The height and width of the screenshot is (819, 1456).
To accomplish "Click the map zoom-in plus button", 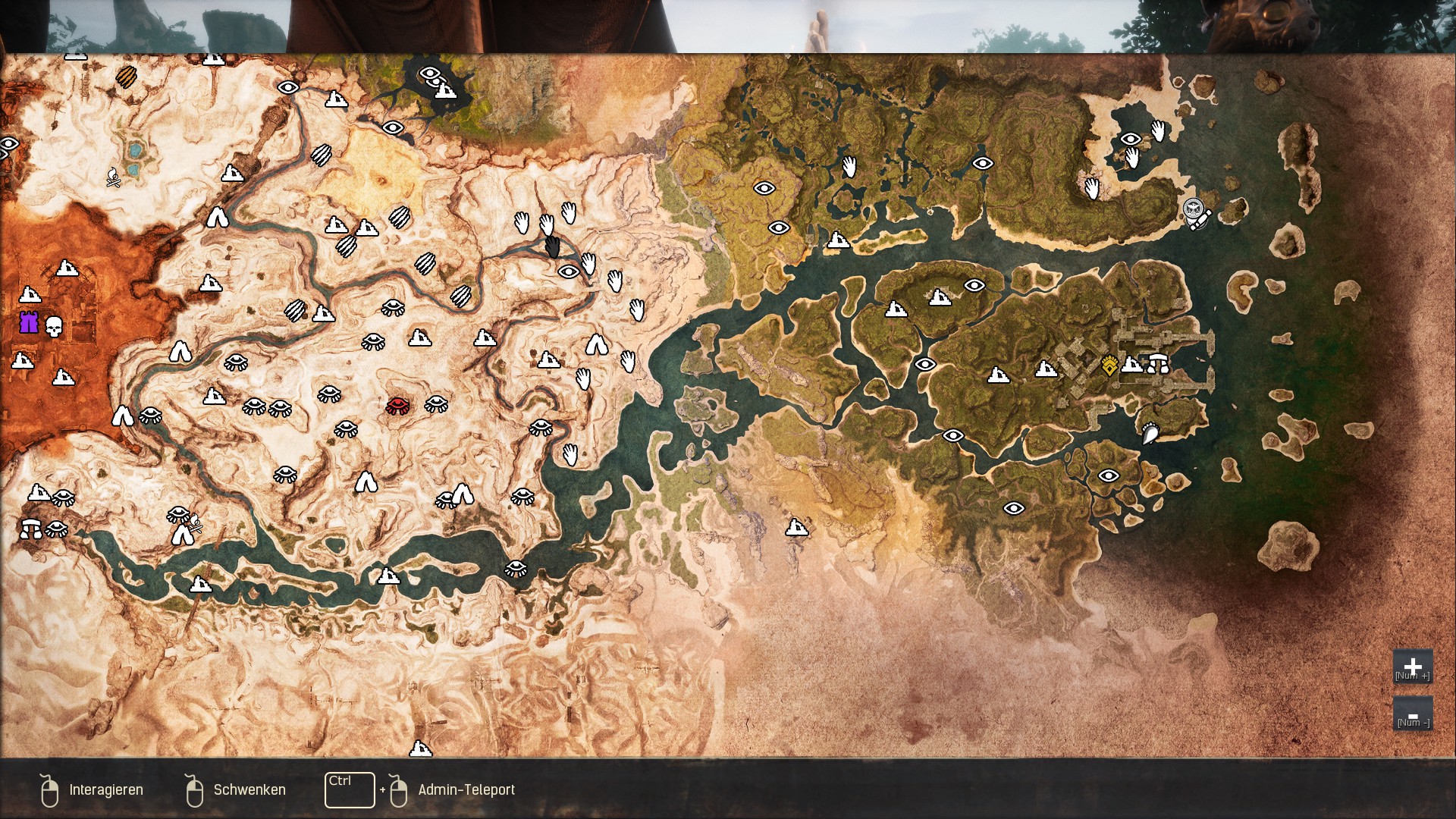I will 1412,667.
